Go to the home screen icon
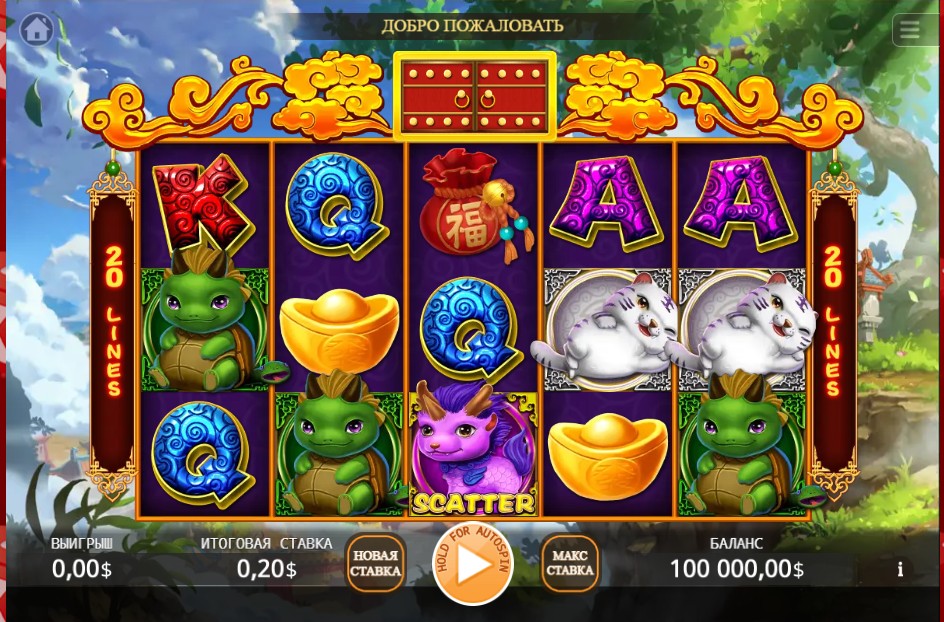Viewport: 944px width, 622px height. point(37,29)
